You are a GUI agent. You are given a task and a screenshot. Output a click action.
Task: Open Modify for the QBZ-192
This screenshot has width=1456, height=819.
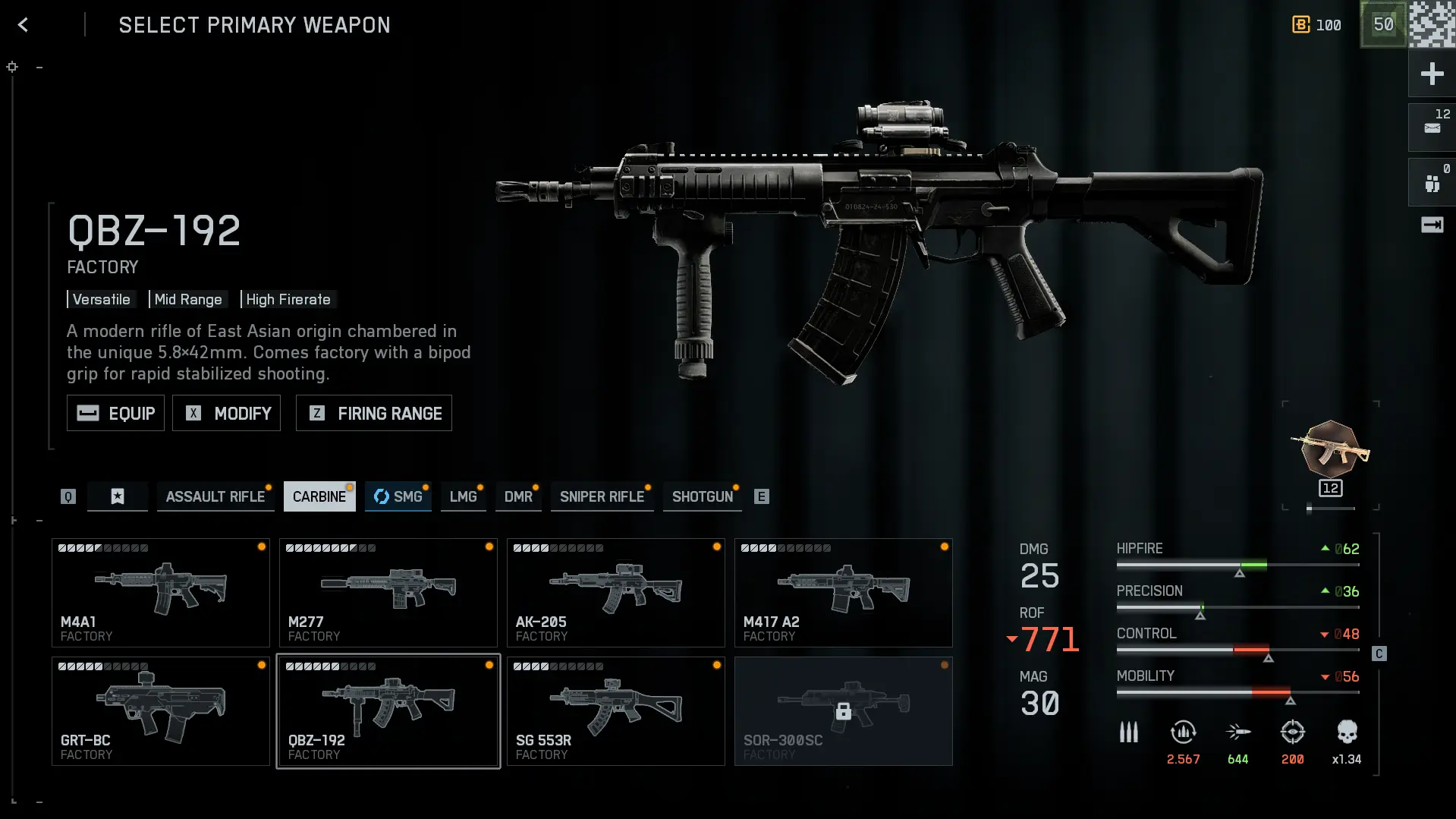(226, 413)
